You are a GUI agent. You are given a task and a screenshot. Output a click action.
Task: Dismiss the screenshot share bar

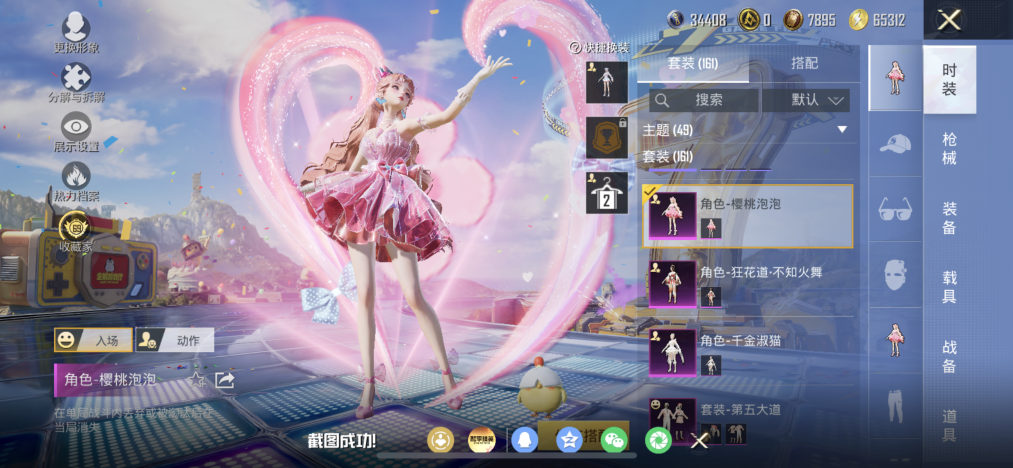700,440
